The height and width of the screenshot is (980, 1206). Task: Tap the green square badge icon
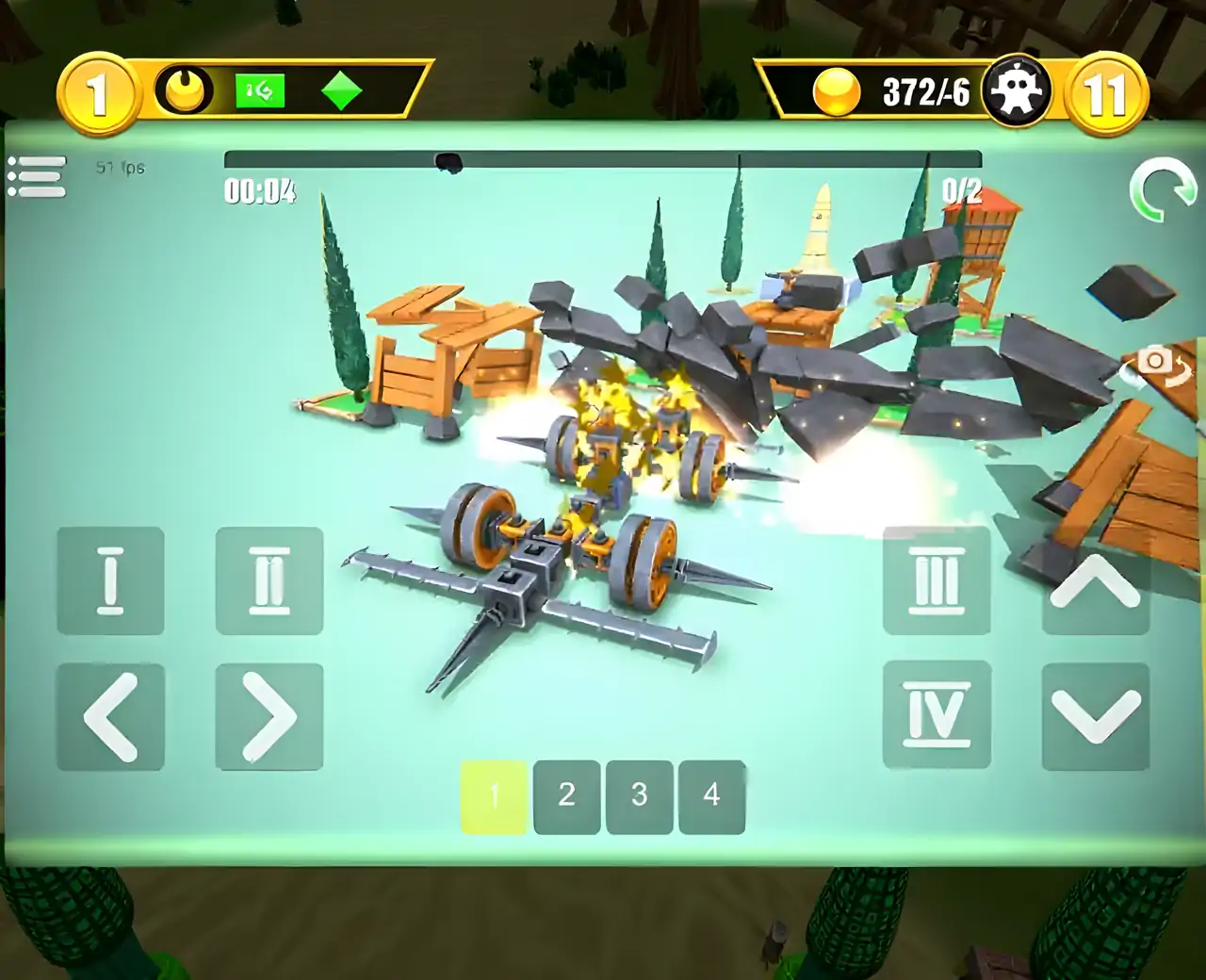pyautogui.click(x=260, y=91)
